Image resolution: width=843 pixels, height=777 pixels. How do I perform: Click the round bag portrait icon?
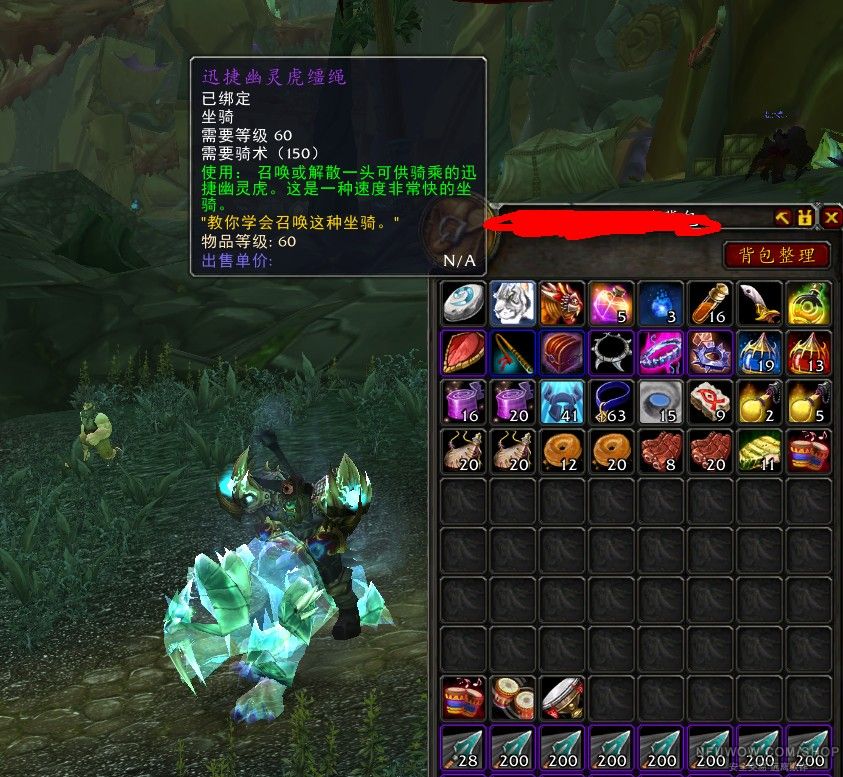453,228
